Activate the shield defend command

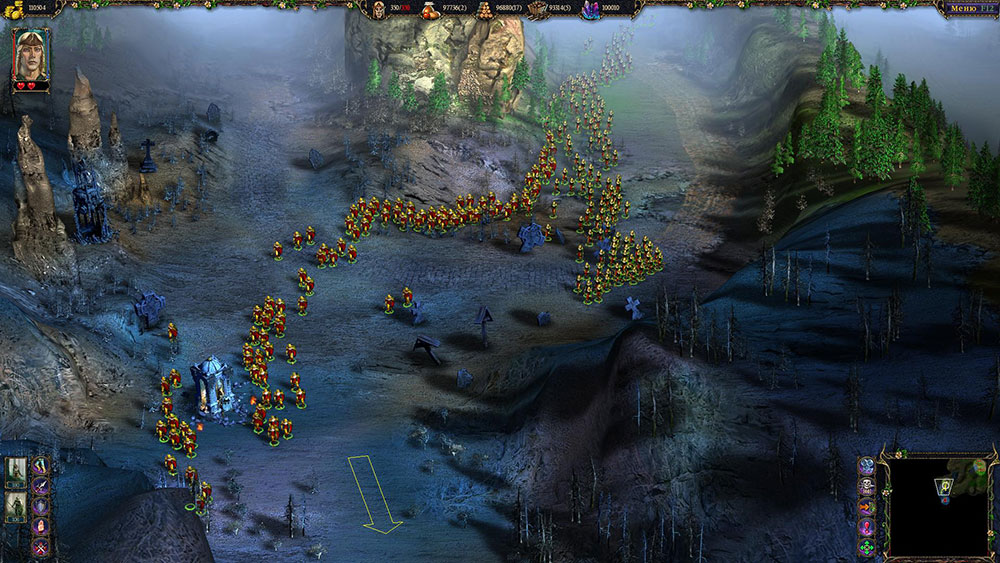point(41,505)
